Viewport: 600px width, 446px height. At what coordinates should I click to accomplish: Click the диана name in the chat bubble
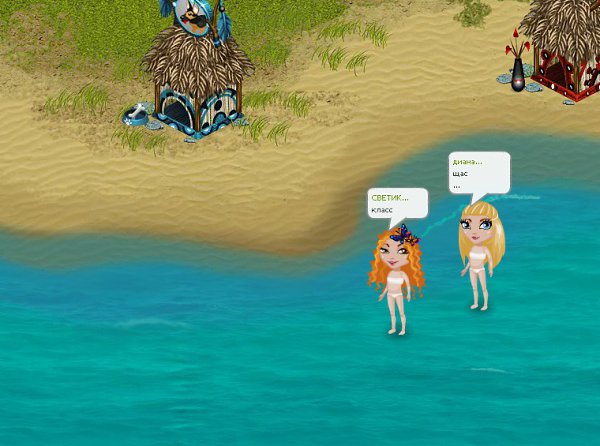(x=467, y=161)
